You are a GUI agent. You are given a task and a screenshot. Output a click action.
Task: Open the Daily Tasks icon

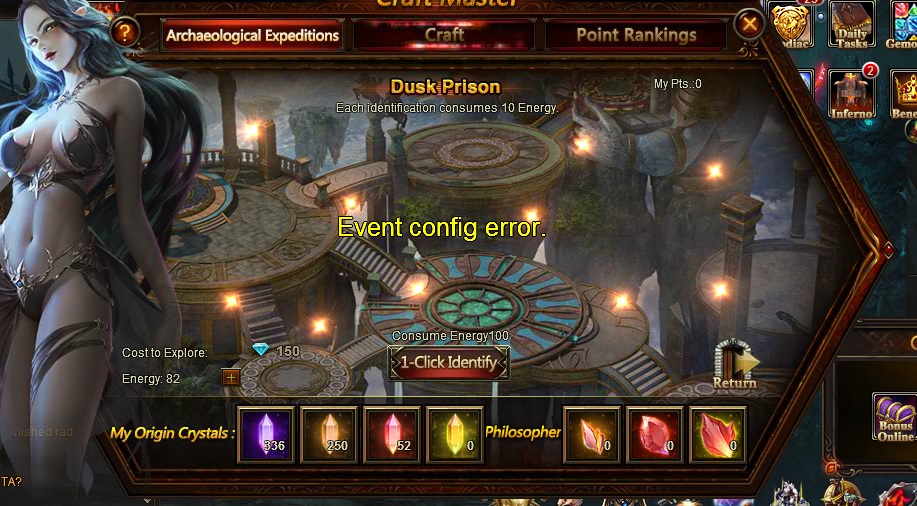point(851,25)
